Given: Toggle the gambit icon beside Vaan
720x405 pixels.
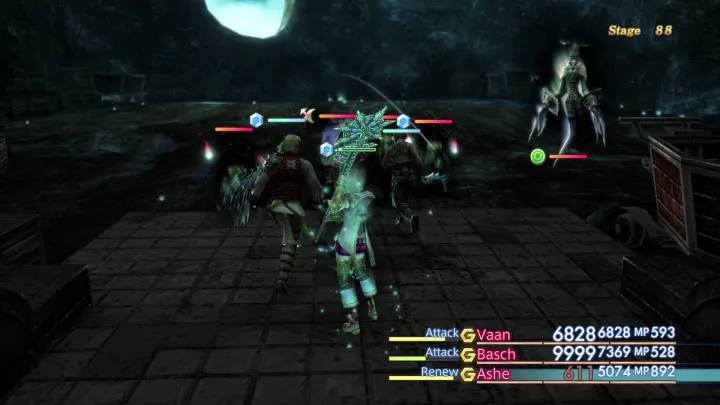Looking at the screenshot, I should [467, 335].
